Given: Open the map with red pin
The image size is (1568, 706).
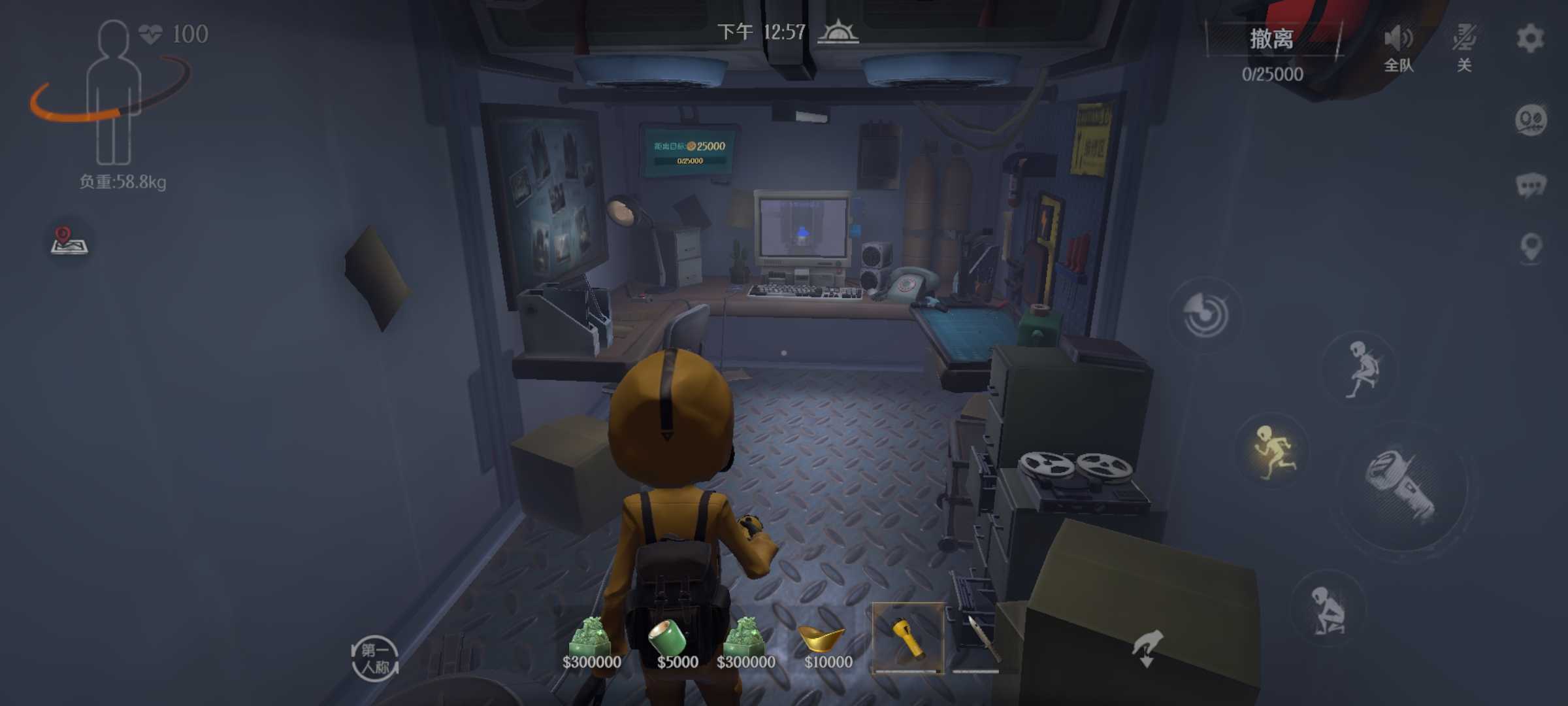Looking at the screenshot, I should (x=69, y=241).
